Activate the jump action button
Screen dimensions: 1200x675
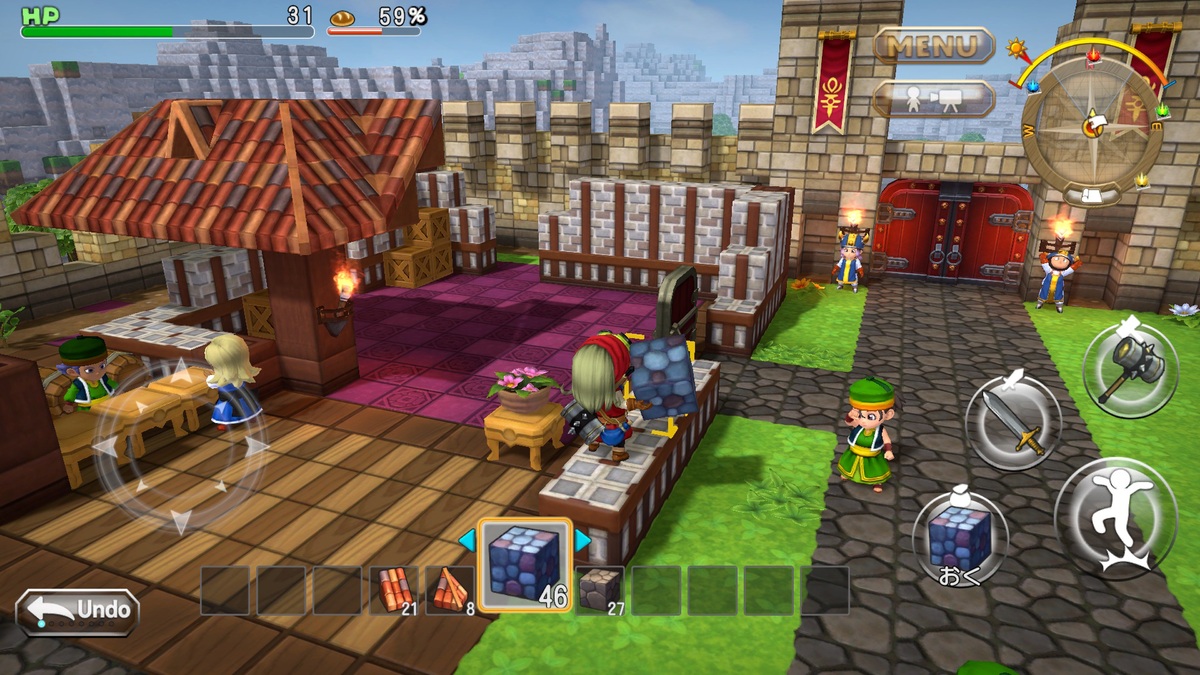coord(1115,519)
